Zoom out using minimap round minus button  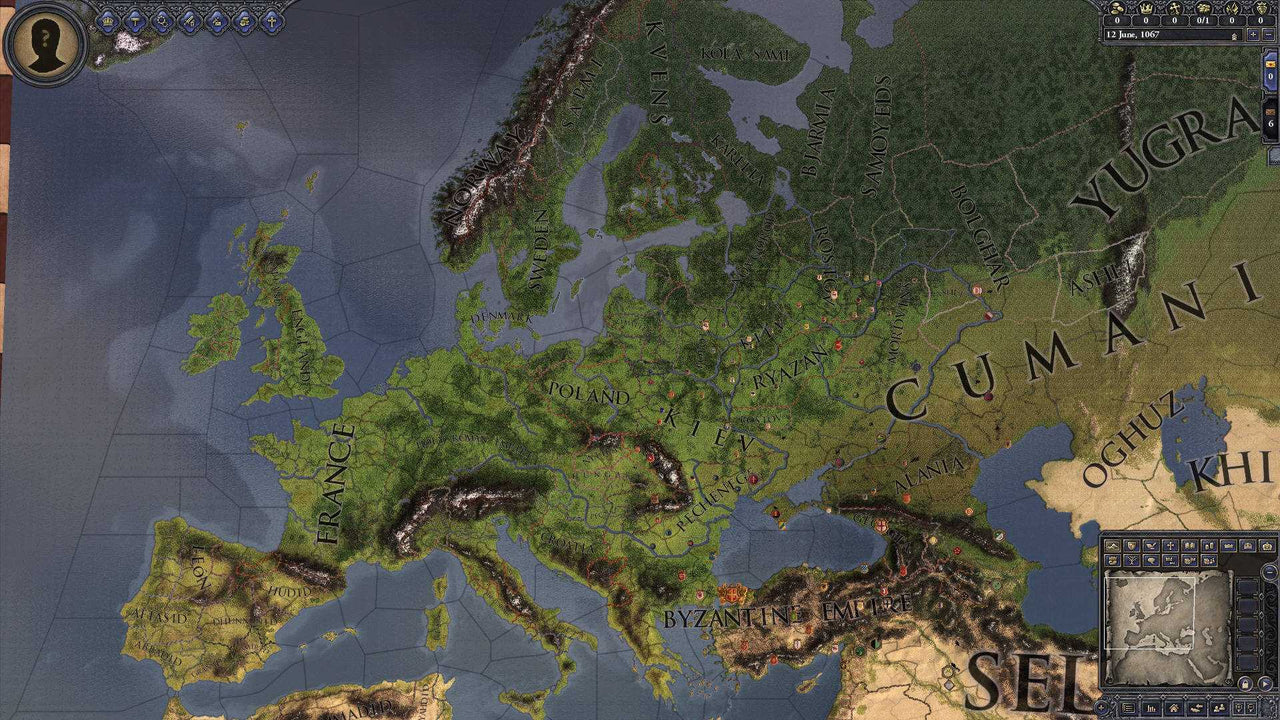pos(1270,571)
